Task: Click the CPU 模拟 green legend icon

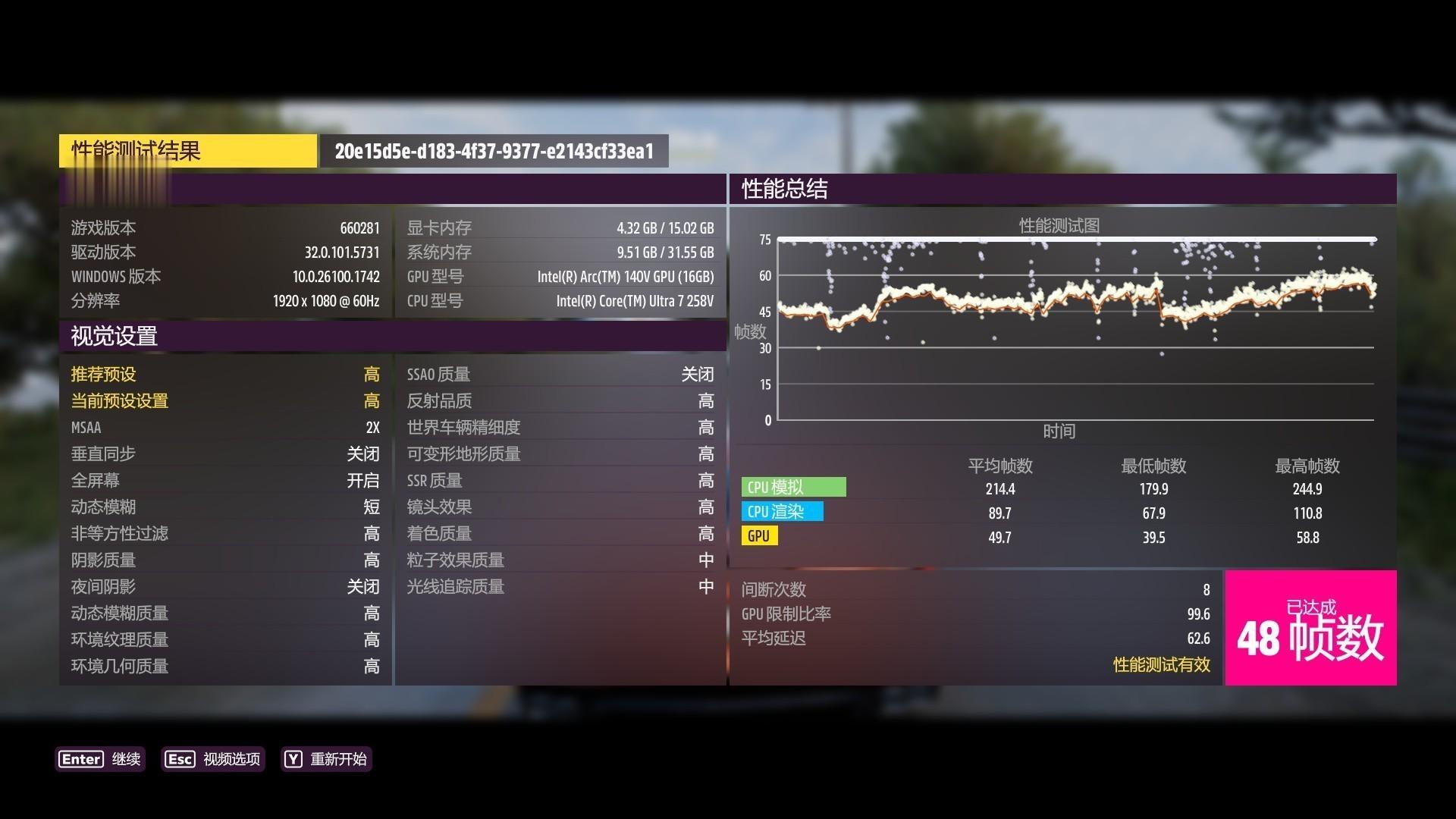Action: click(x=793, y=487)
